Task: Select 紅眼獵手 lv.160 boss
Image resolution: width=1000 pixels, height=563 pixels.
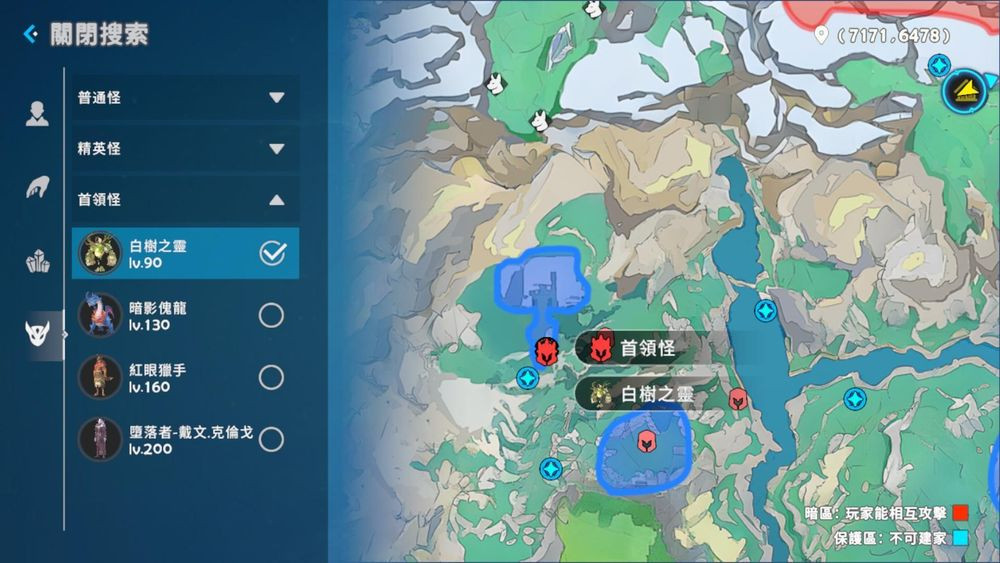Action: [271, 377]
